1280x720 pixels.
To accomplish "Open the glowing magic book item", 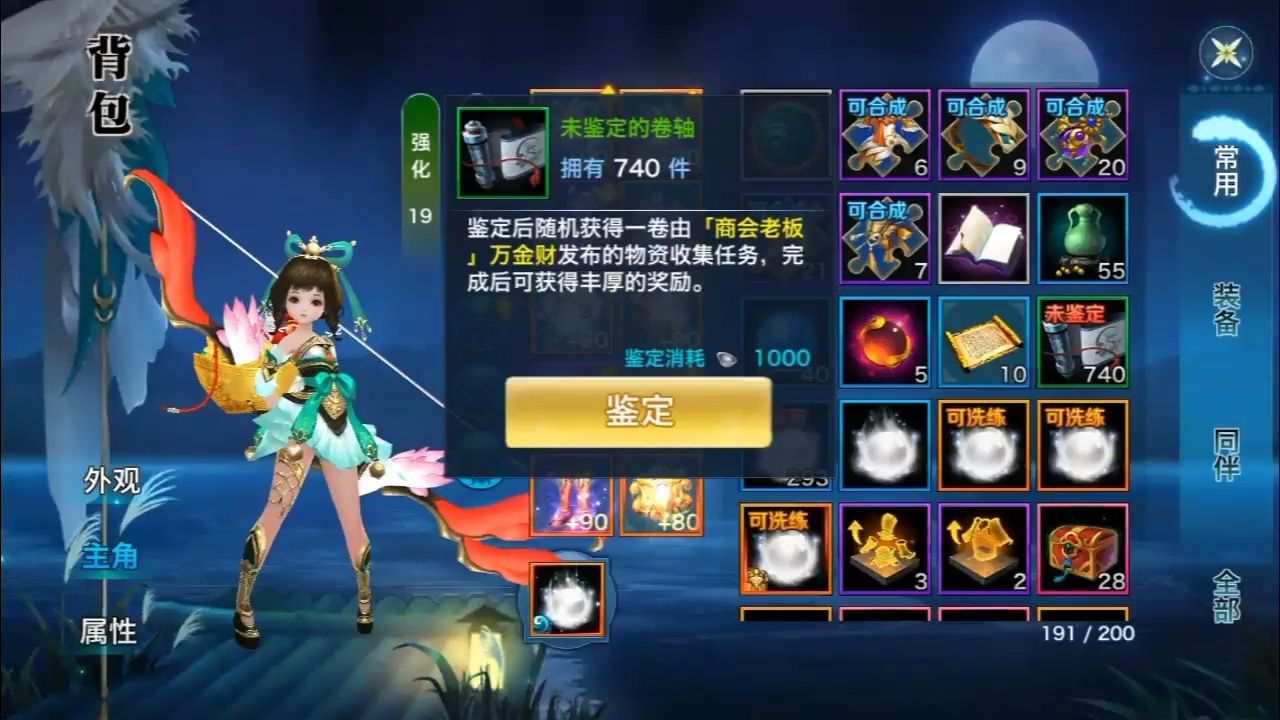I will tap(984, 240).
